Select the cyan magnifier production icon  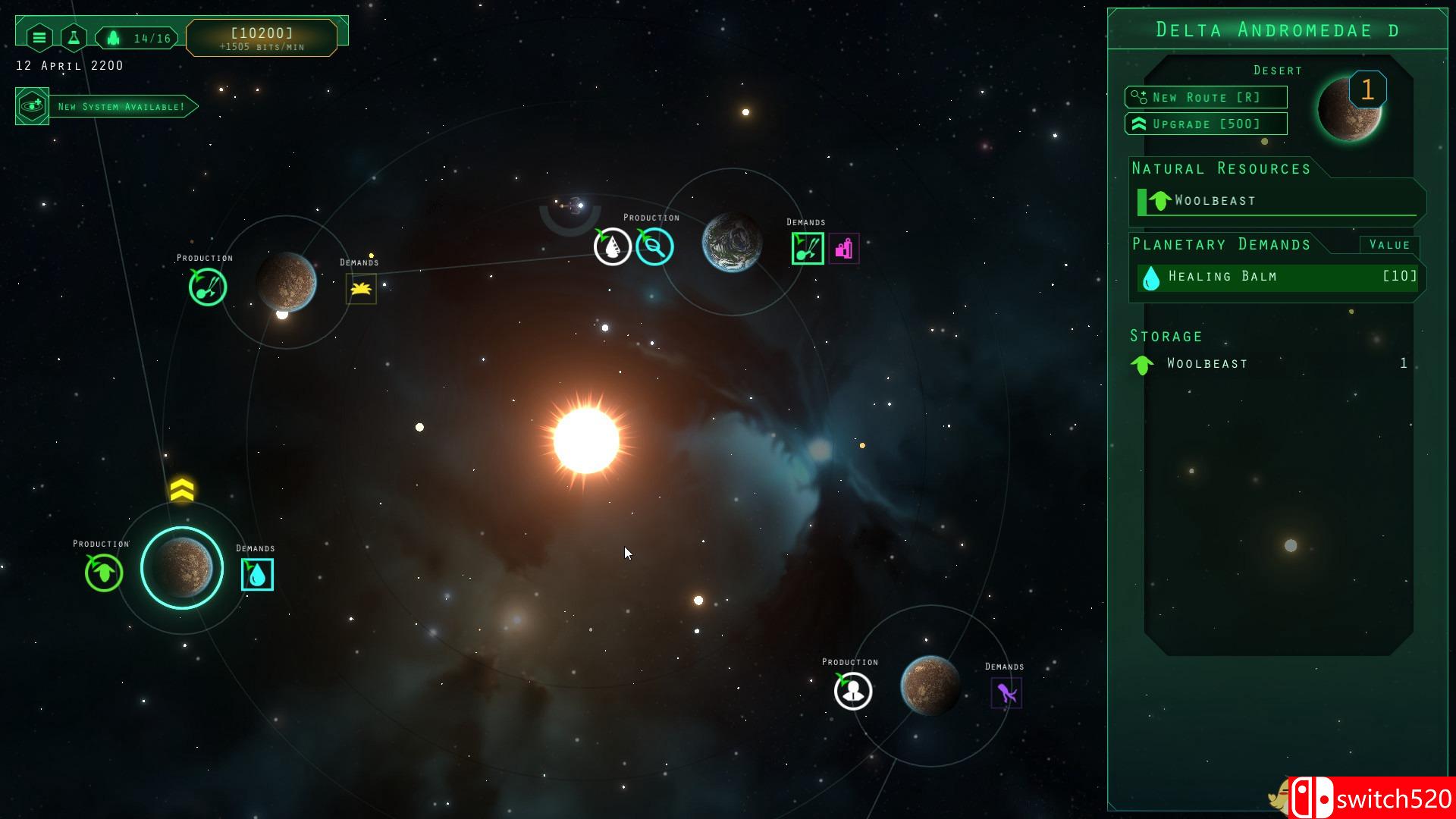[x=654, y=246]
